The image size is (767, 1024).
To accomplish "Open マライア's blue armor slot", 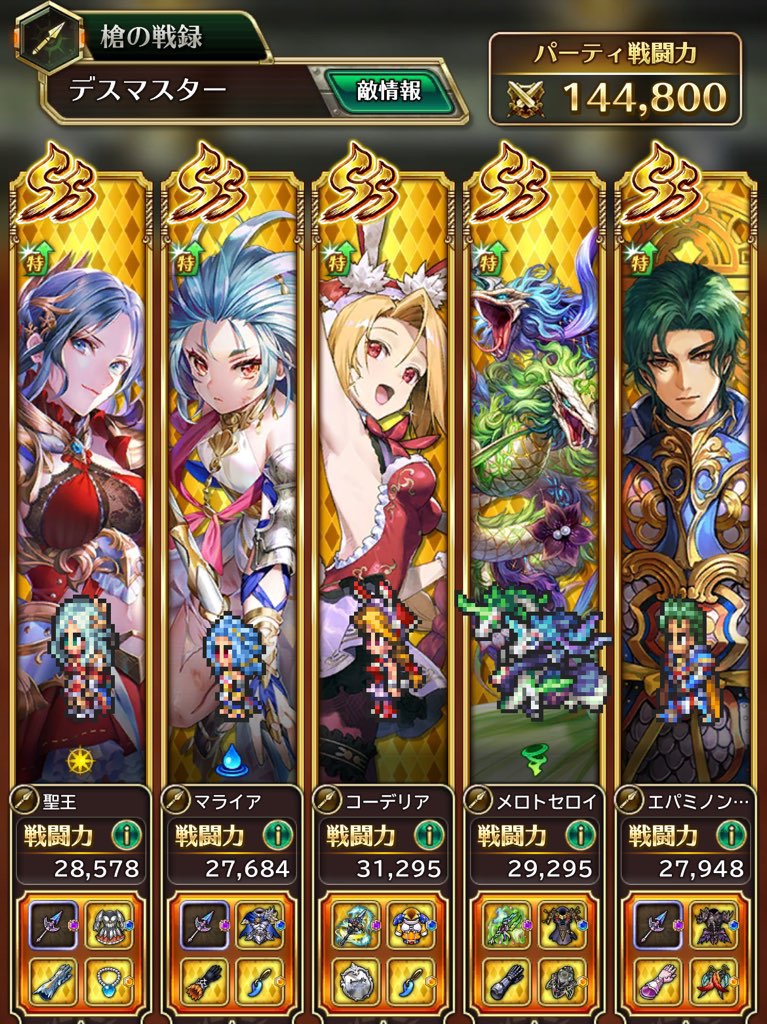I will tap(261, 925).
